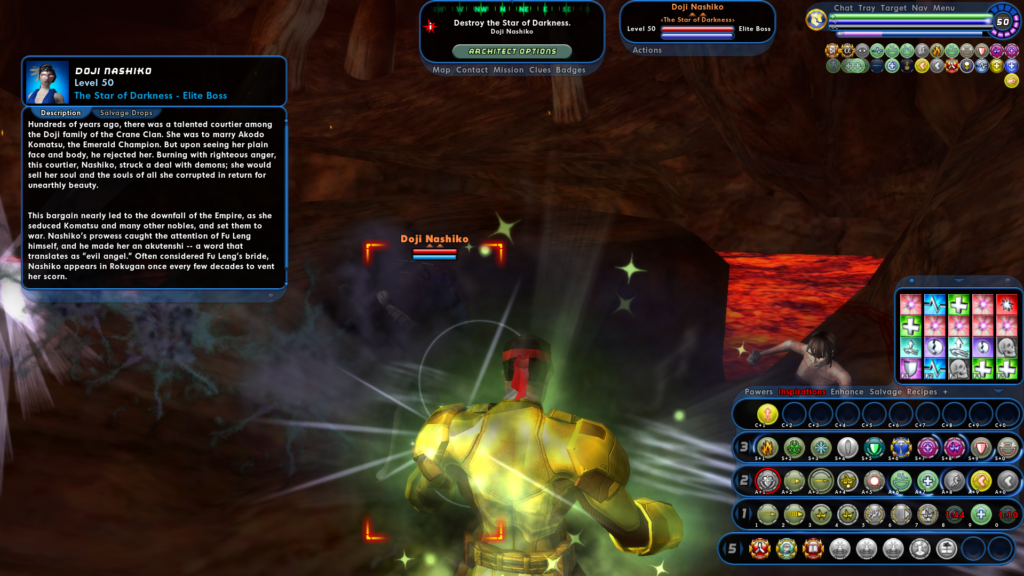Select the skull icon in the grid tray
Screen dimensions: 1024x576
1007,347
